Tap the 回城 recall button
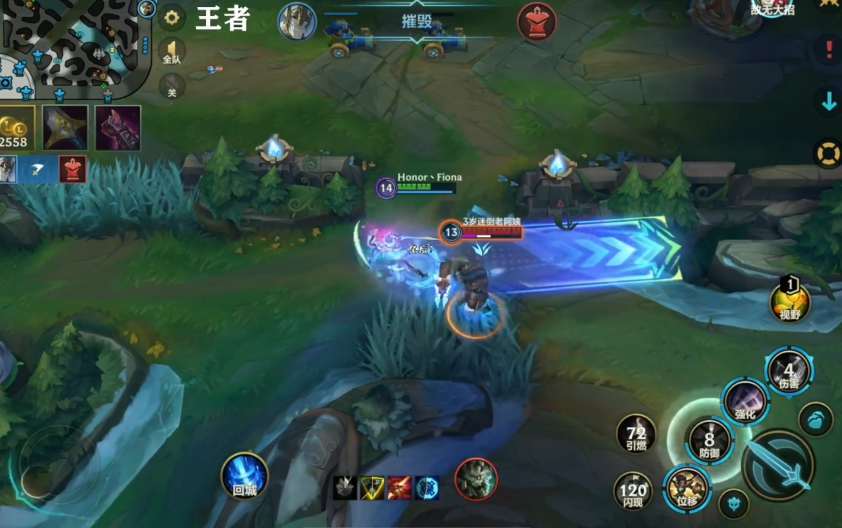The image size is (842, 528). point(244,475)
